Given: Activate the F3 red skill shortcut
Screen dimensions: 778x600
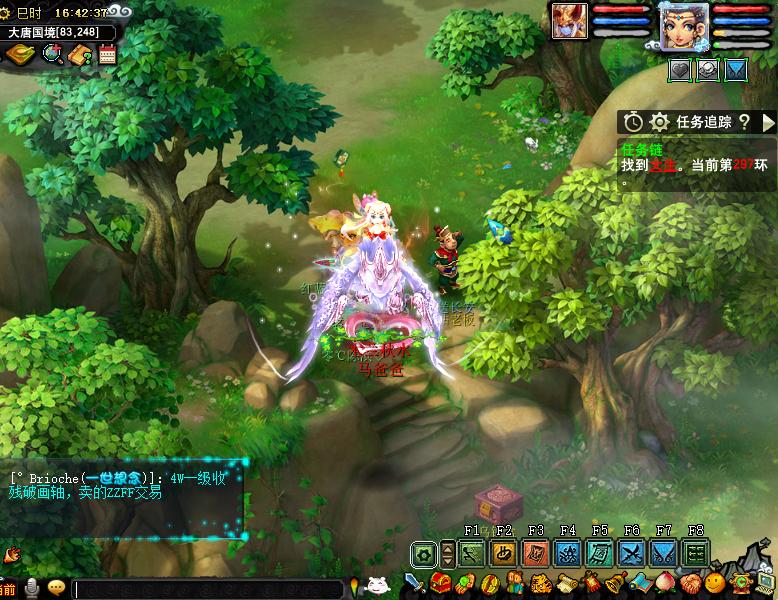Looking at the screenshot, I should [x=536, y=553].
